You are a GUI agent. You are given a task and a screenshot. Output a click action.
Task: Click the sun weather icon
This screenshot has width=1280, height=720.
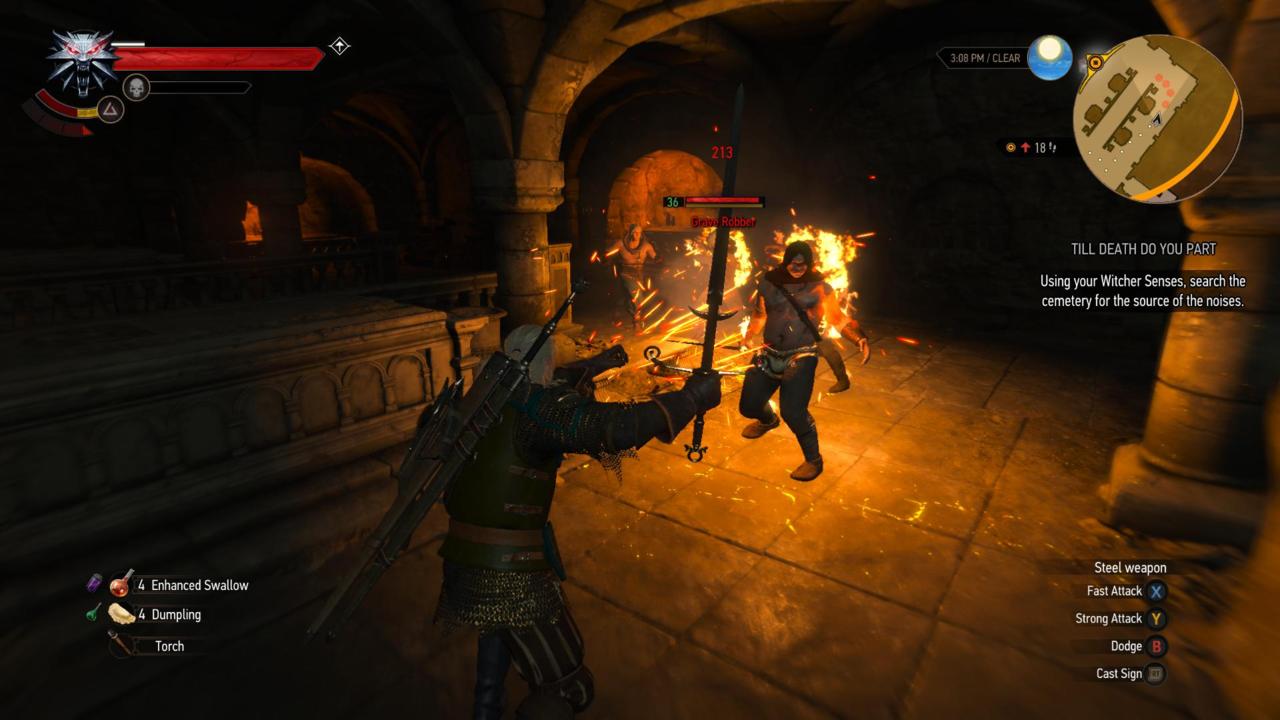1049,57
